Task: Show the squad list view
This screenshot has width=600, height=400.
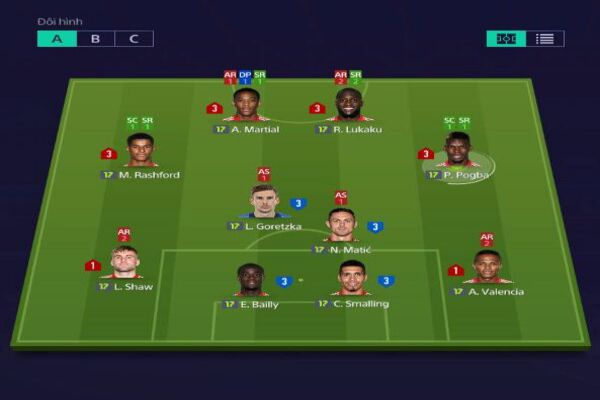Action: tap(545, 39)
